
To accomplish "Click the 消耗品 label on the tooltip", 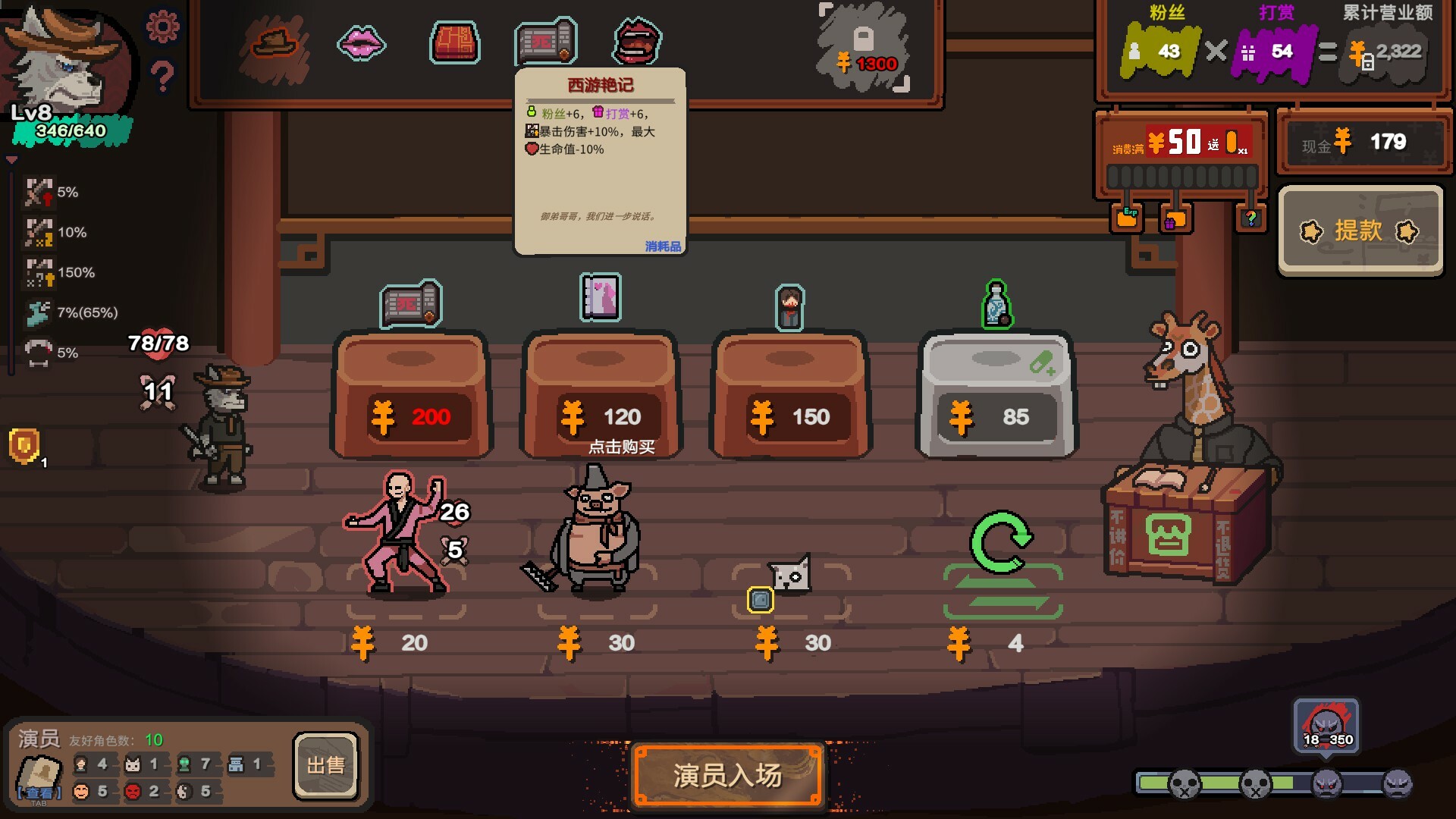I will (661, 246).
